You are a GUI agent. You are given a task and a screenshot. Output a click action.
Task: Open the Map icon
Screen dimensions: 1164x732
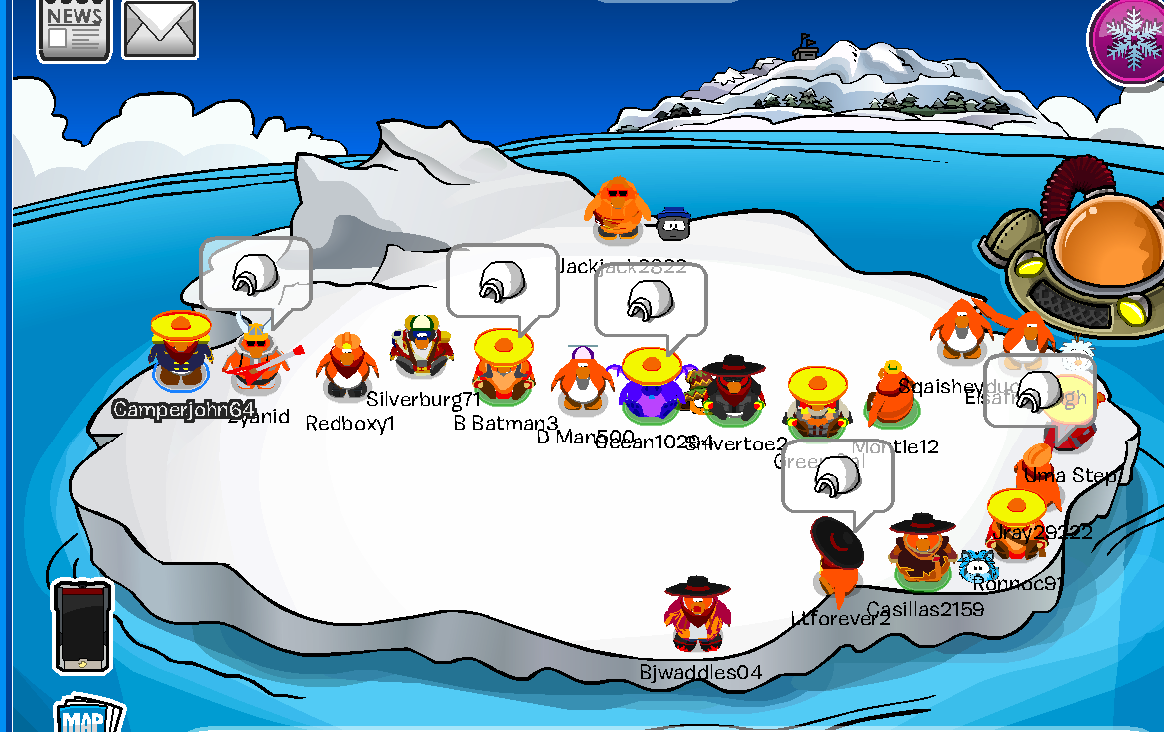pyautogui.click(x=88, y=716)
